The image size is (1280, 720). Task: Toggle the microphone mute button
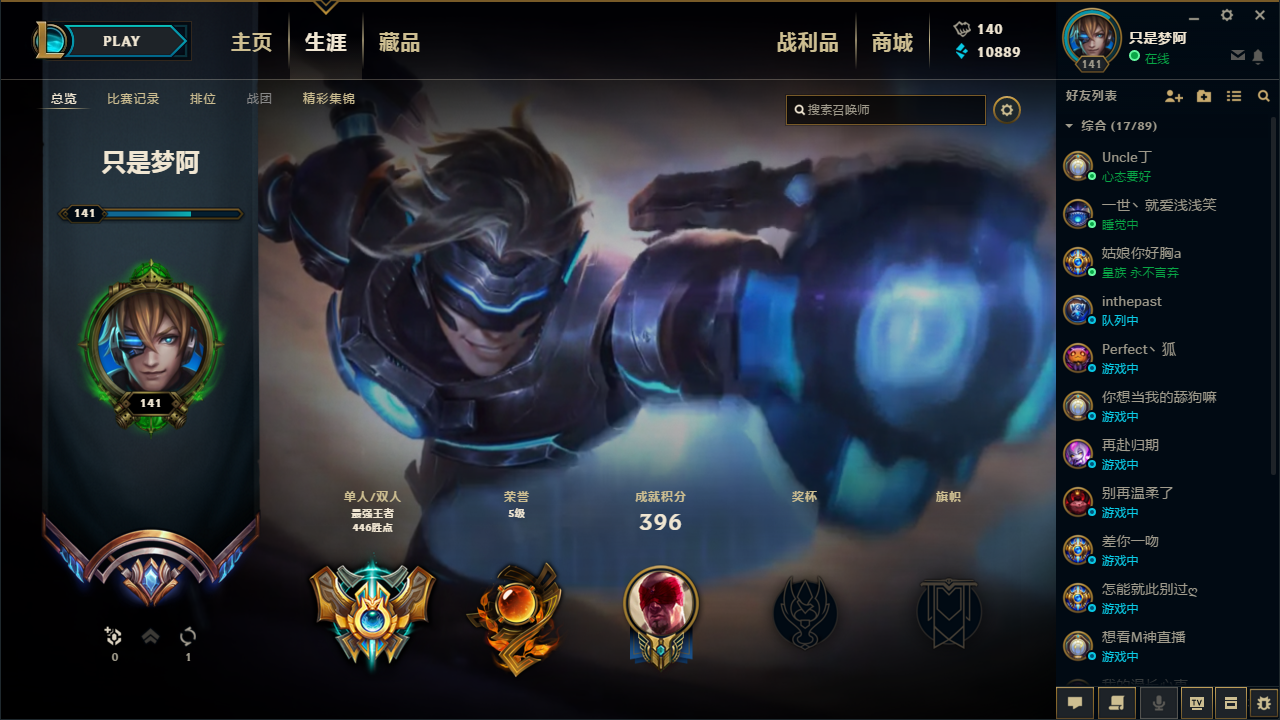pyautogui.click(x=1158, y=703)
